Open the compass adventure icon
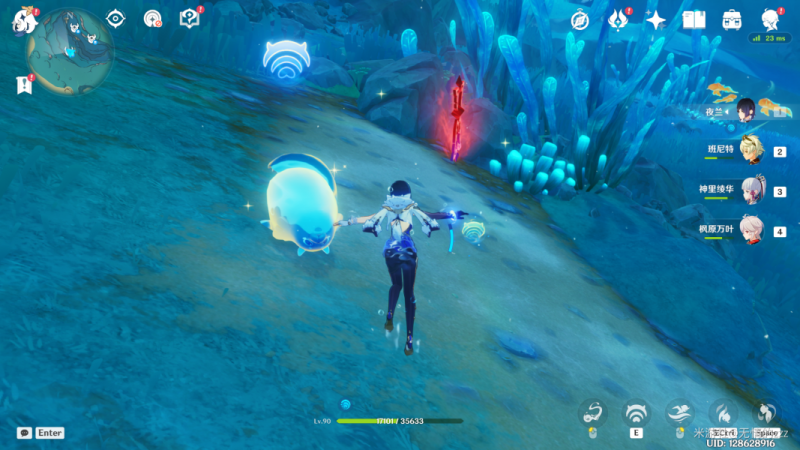This screenshot has width=800, height=450. (x=579, y=20)
